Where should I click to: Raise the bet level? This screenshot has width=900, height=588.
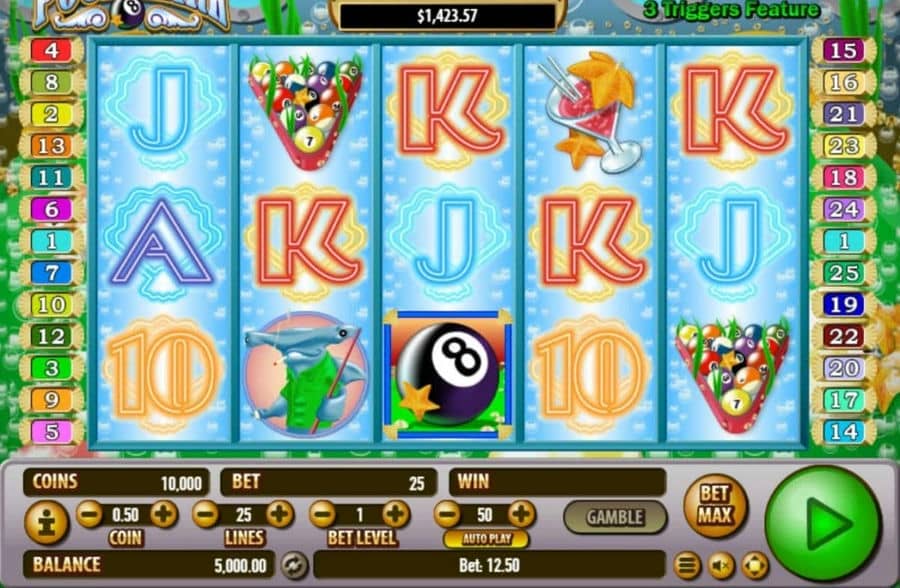pyautogui.click(x=396, y=515)
